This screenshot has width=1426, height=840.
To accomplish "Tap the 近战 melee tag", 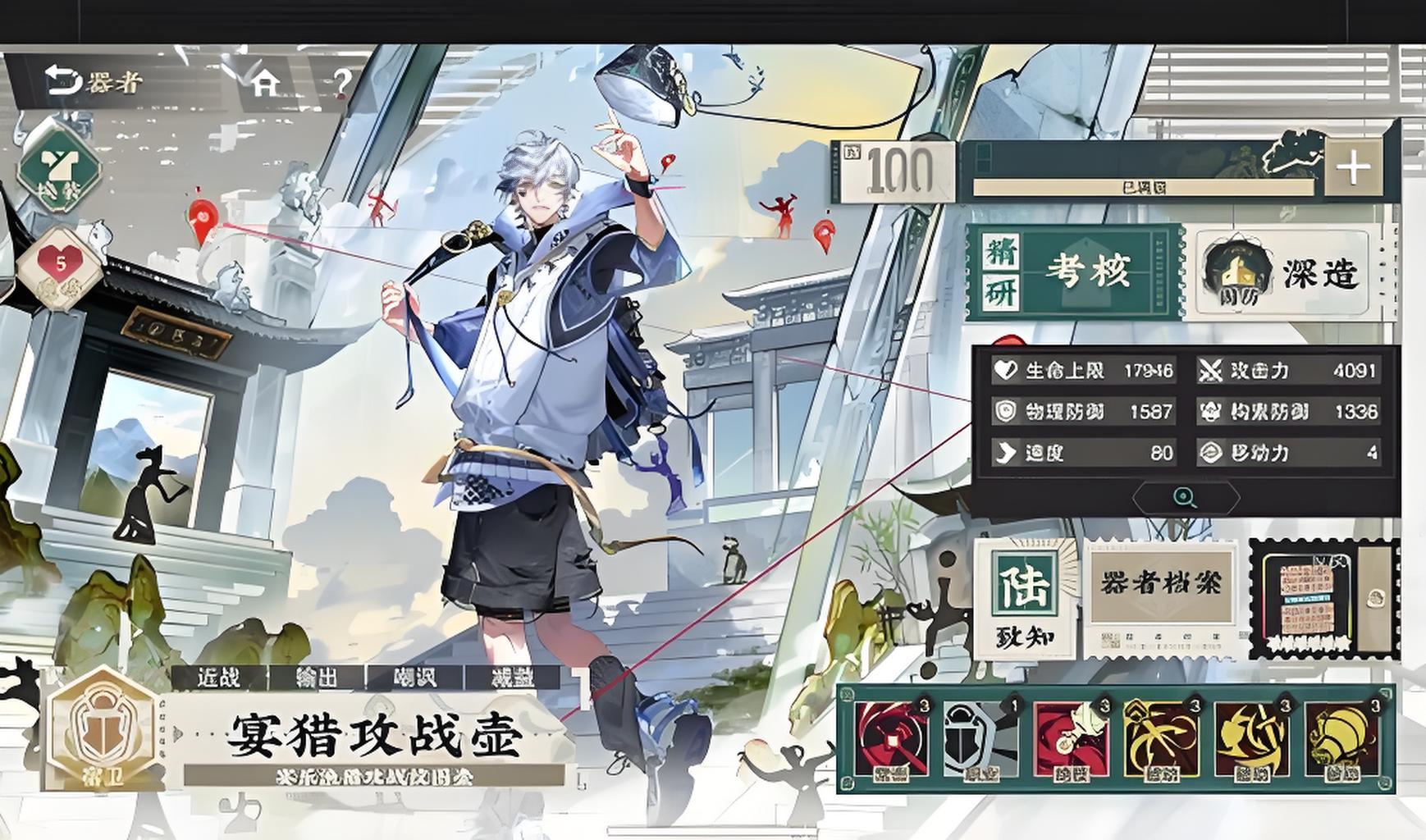I will (218, 678).
